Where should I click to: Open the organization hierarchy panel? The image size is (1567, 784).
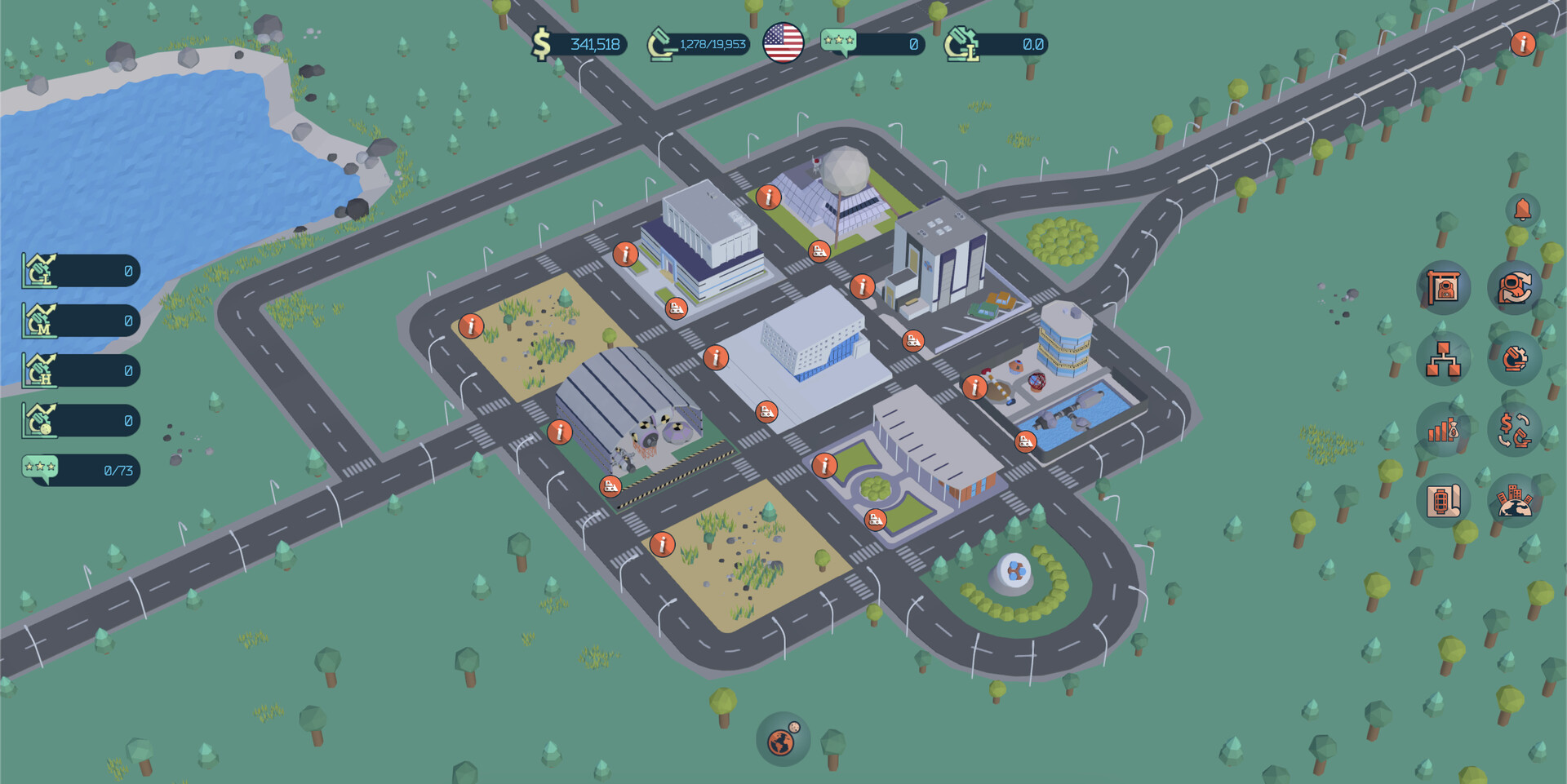[1442, 360]
